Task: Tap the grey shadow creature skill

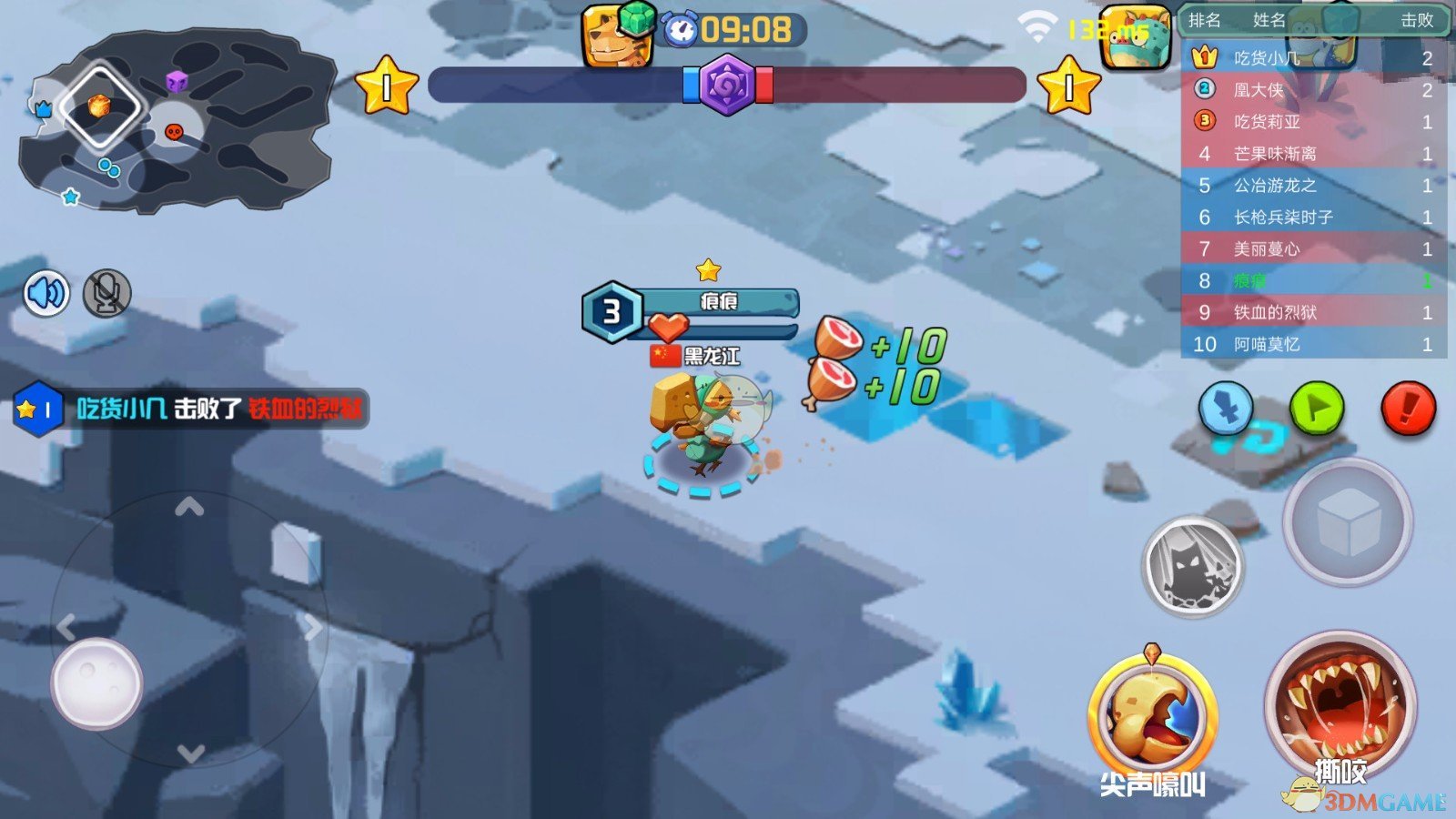Action: [x=1192, y=566]
